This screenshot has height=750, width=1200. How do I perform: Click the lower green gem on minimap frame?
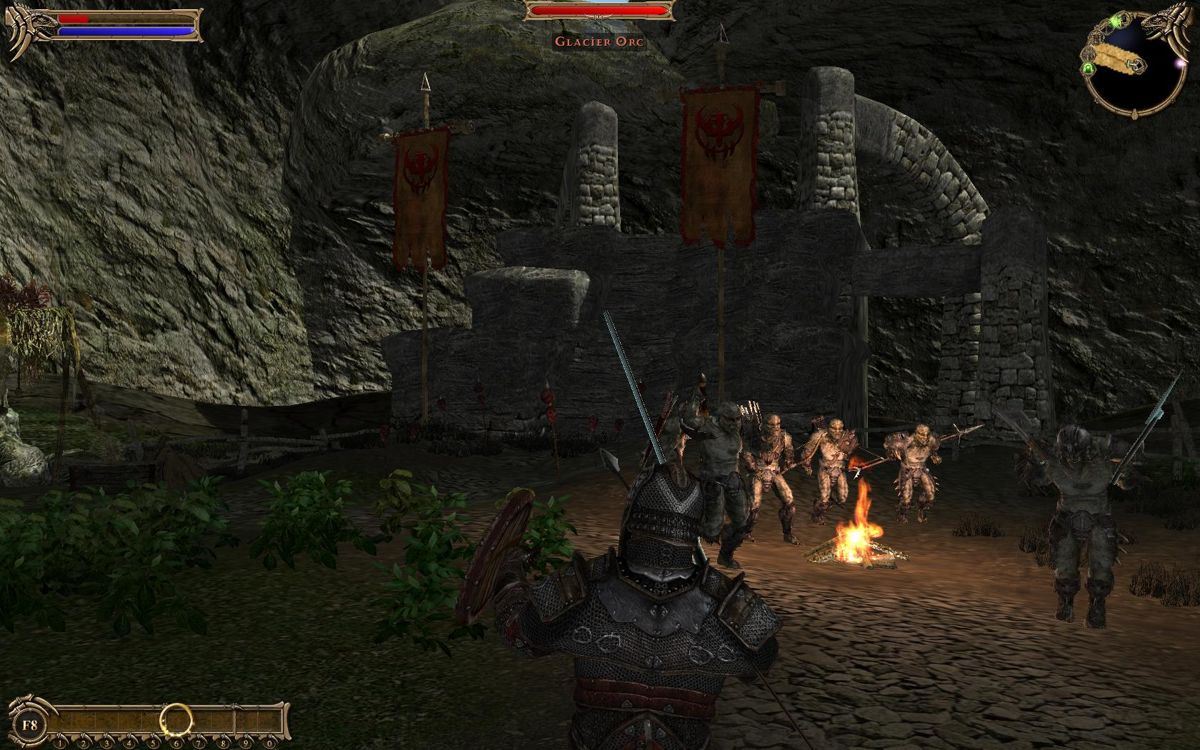tap(1087, 67)
